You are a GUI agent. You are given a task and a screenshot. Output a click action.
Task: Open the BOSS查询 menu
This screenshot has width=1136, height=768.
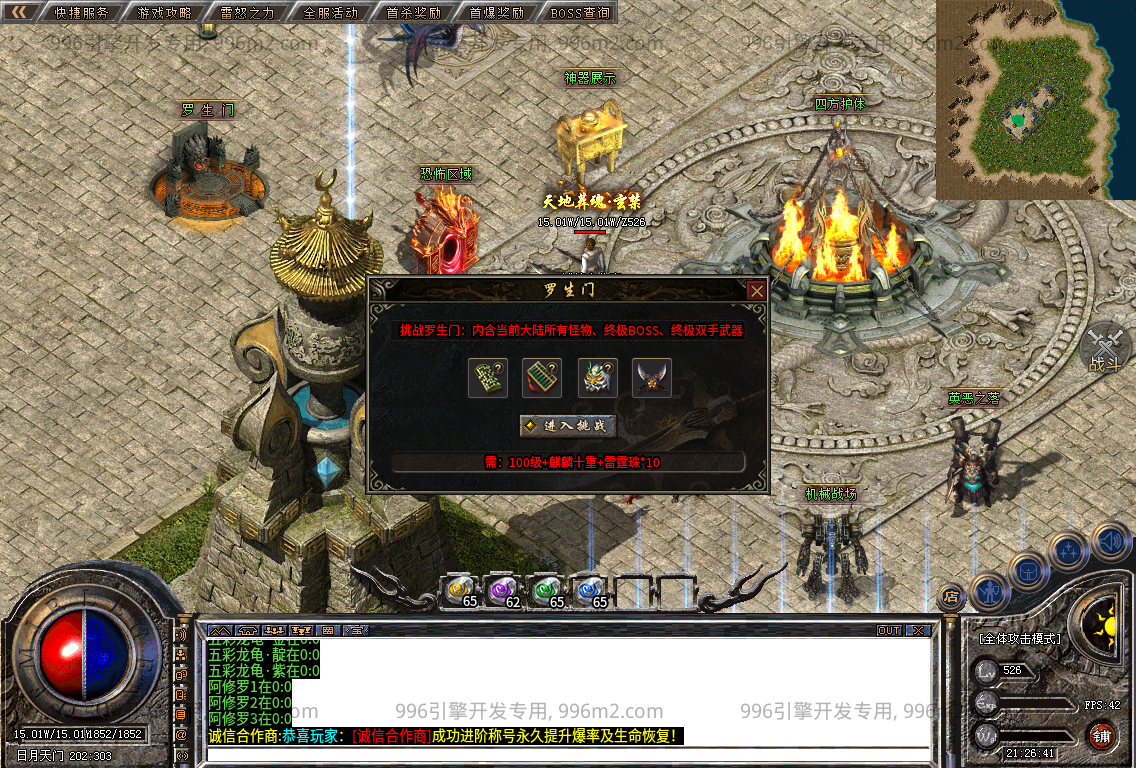point(580,13)
